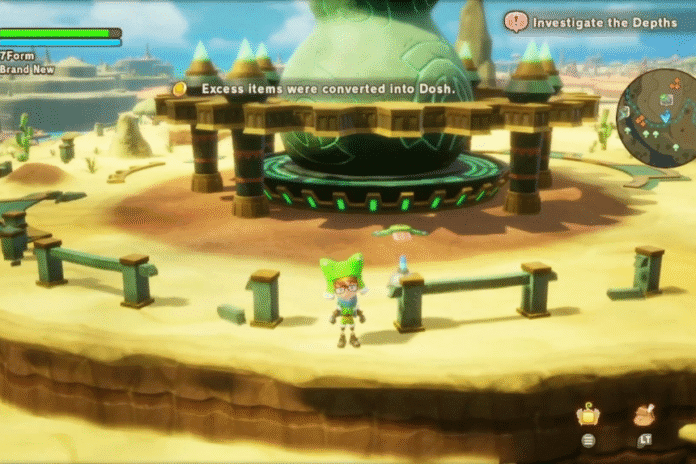
Task: Click the quest exclamation speech bubble icon
Action: [x=516, y=20]
